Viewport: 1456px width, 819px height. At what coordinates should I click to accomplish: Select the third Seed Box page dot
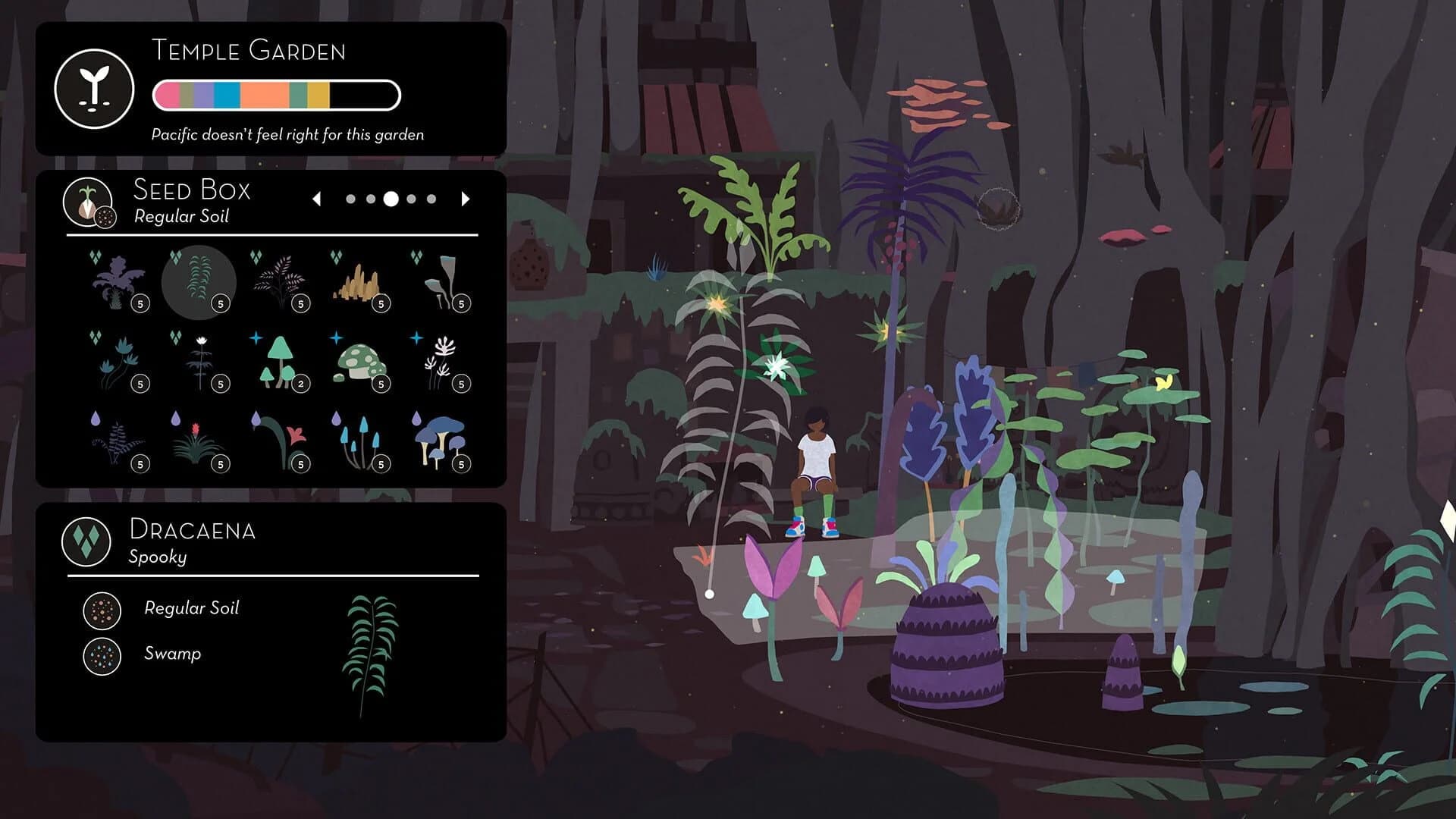click(391, 199)
